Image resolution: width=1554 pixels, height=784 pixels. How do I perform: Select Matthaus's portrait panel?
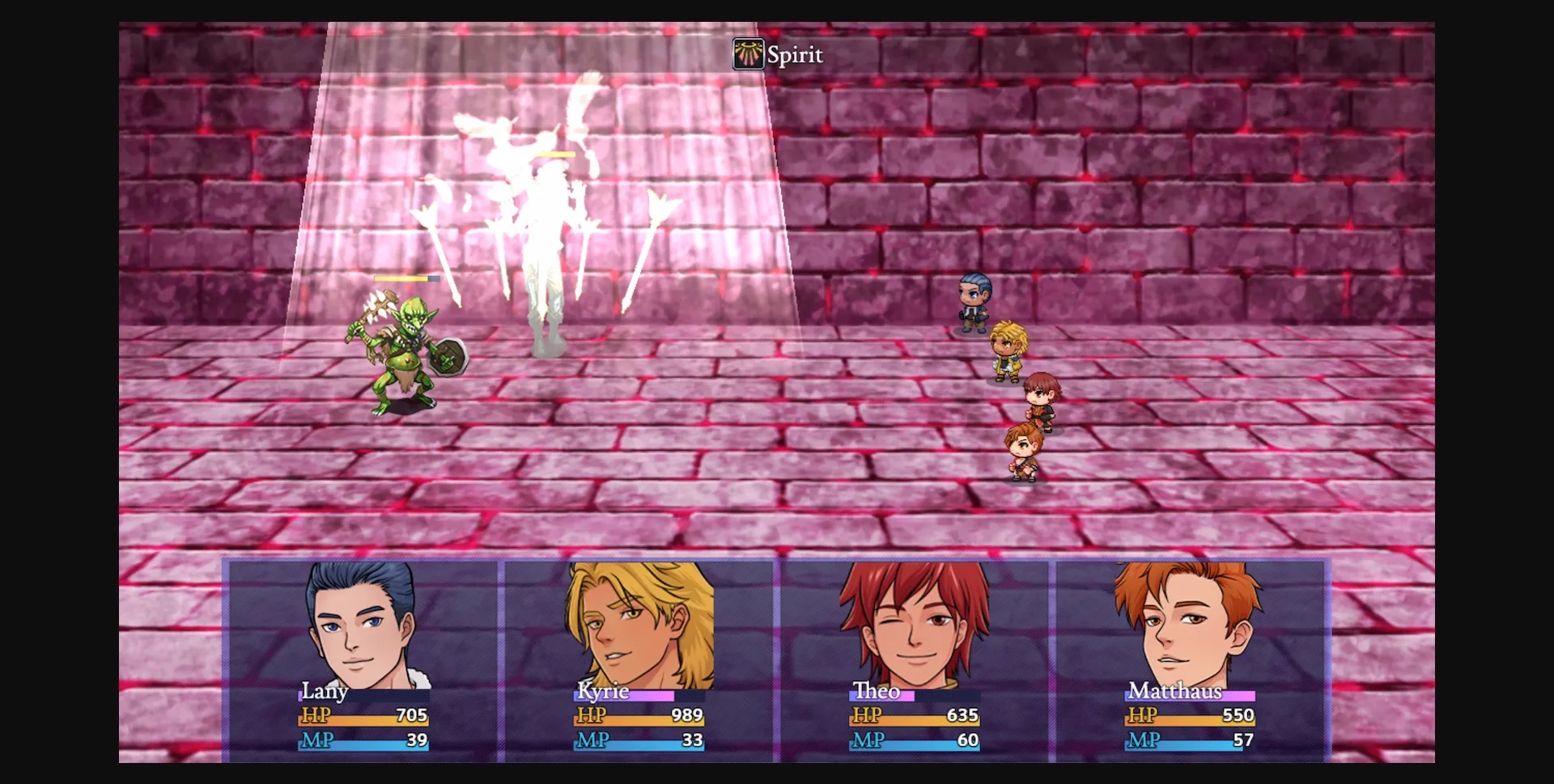[1190, 659]
